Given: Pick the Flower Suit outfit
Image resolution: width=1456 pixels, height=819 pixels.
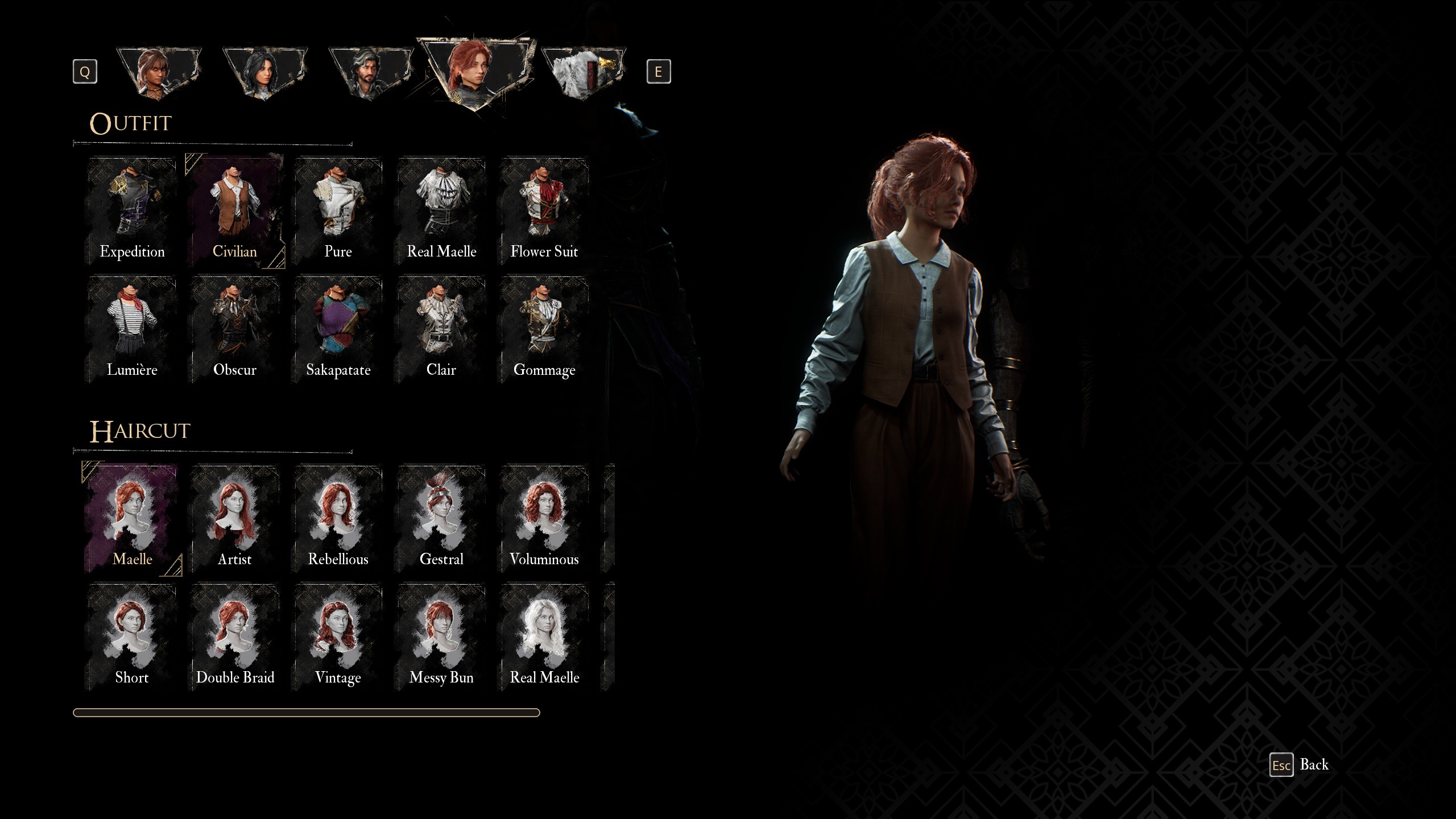Looking at the screenshot, I should click(x=544, y=210).
